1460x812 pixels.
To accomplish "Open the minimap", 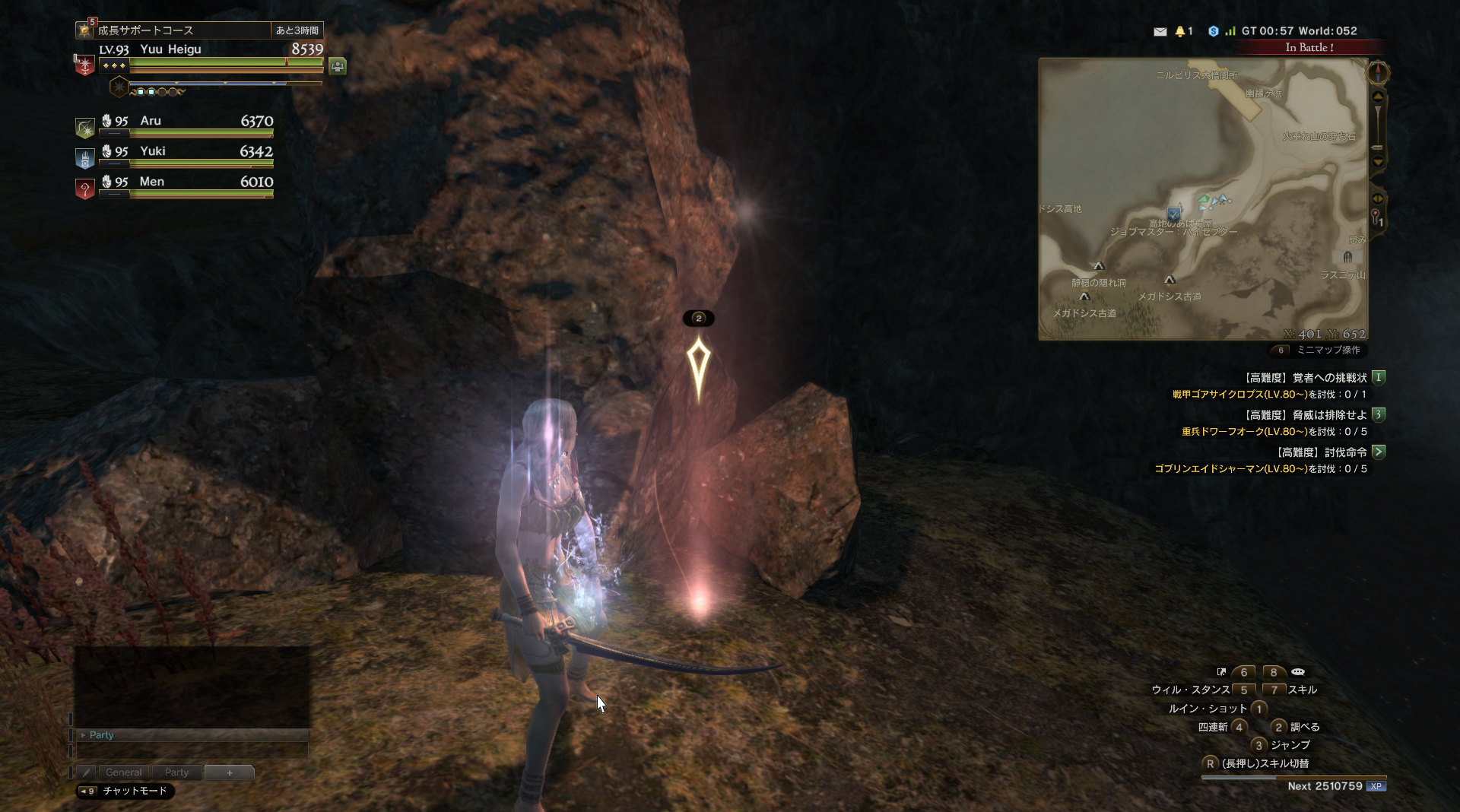I will tap(1203, 198).
